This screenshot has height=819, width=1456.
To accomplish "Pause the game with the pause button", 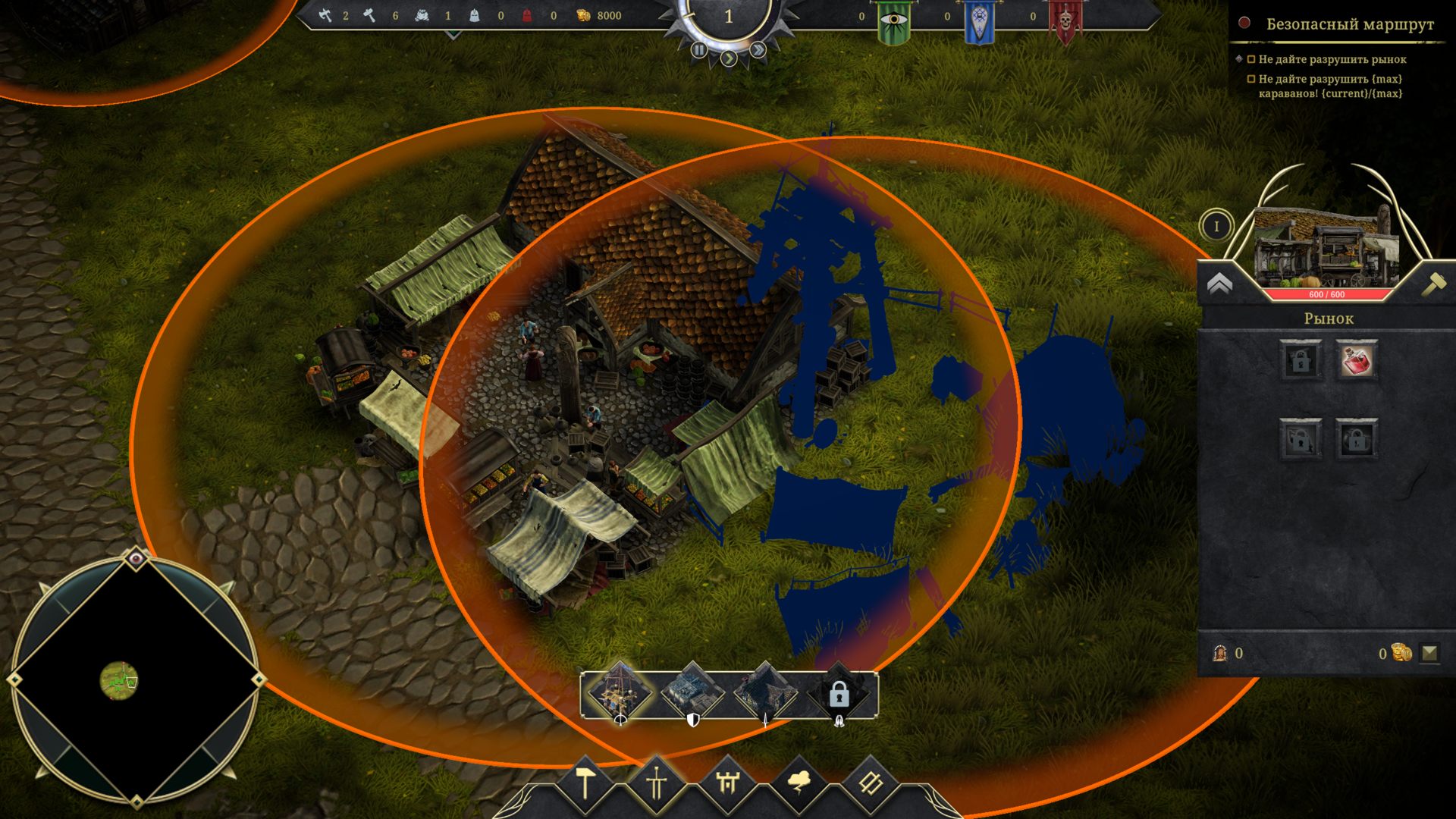I will pyautogui.click(x=699, y=50).
